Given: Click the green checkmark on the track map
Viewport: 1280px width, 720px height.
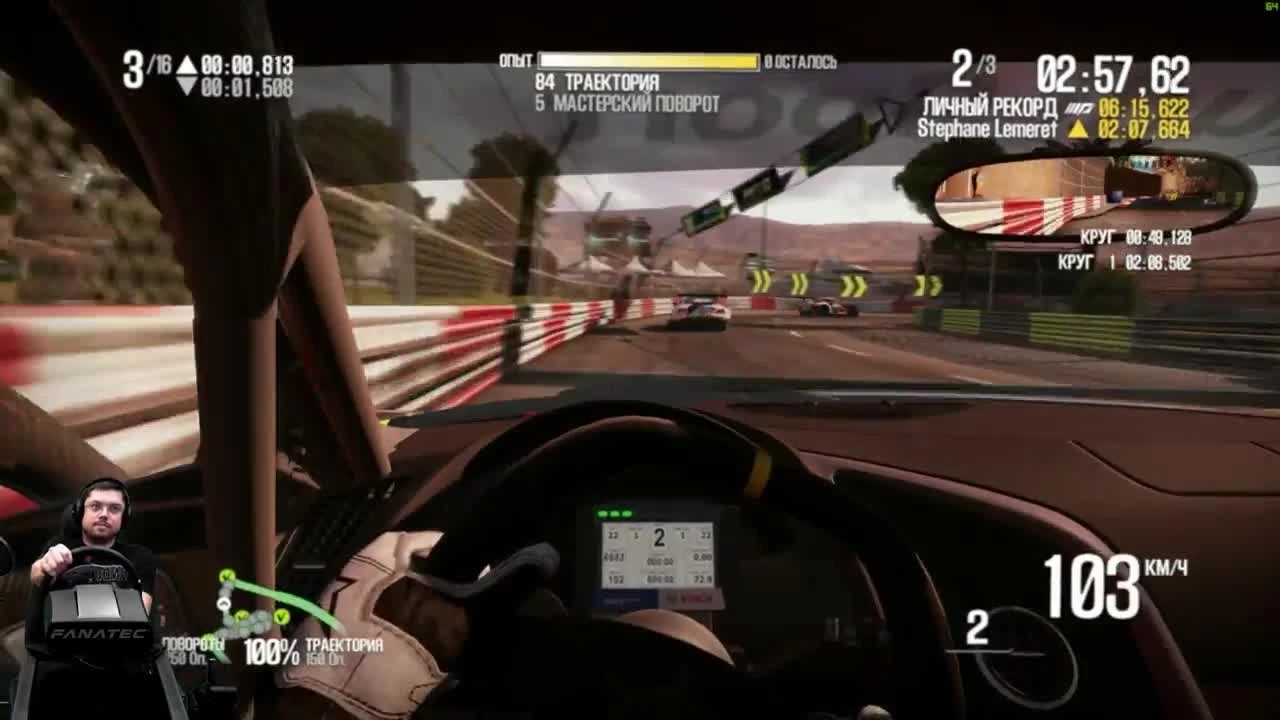Looking at the screenshot, I should click(x=226, y=577).
